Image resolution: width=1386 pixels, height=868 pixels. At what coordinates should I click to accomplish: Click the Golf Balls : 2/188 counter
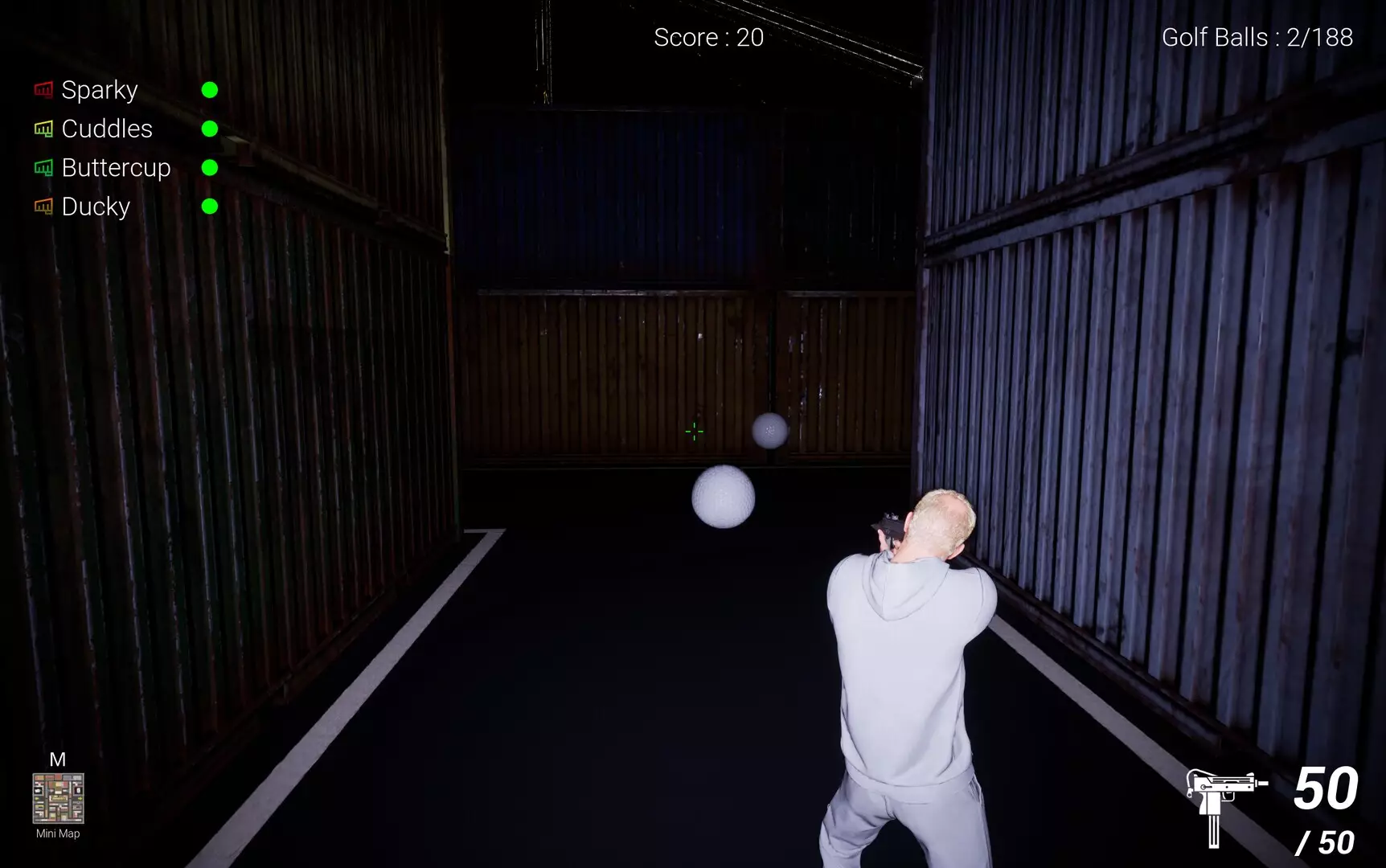pos(1257,37)
